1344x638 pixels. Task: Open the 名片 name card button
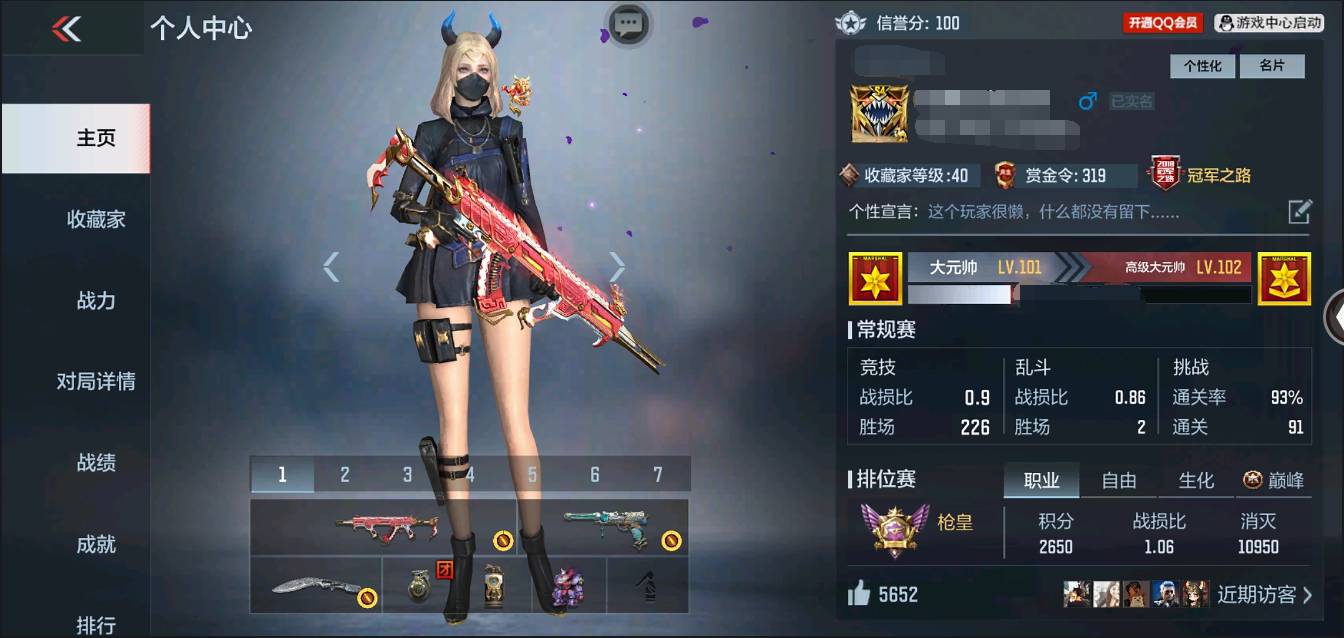[1271, 66]
